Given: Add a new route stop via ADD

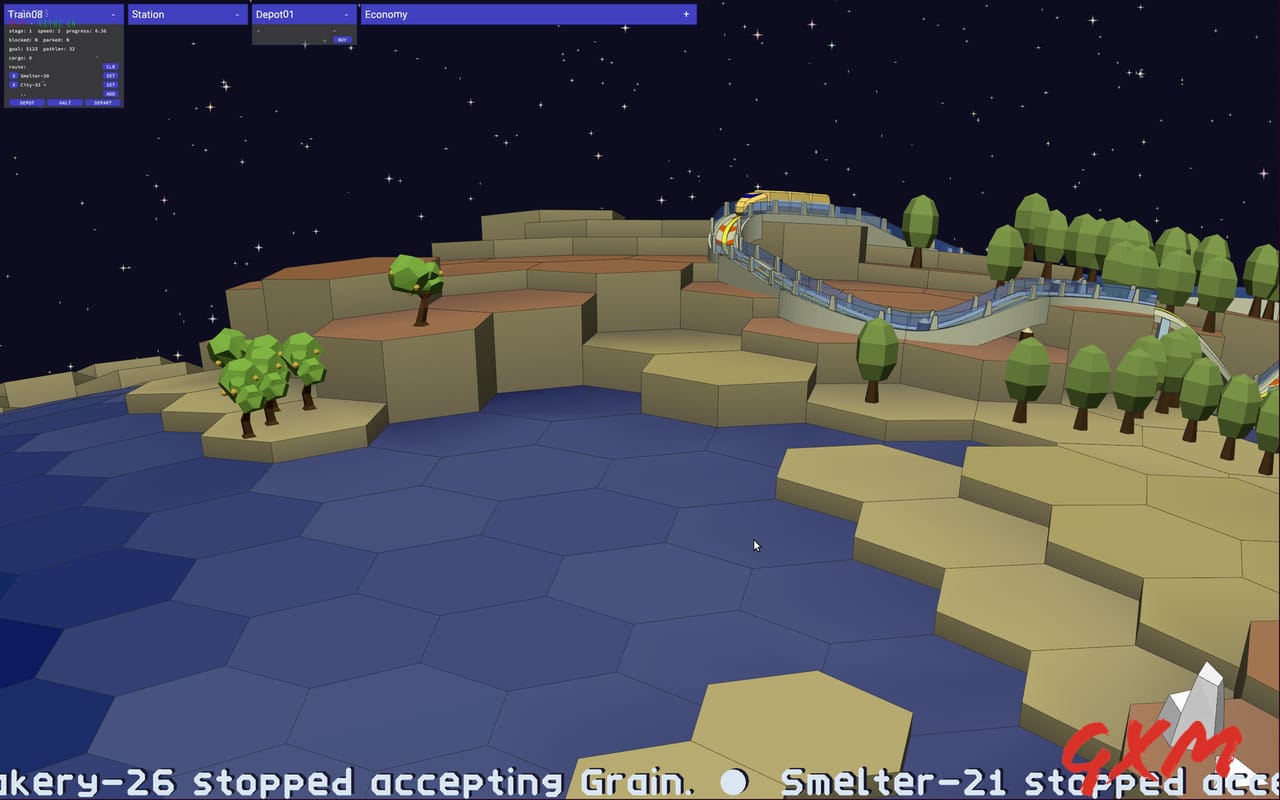Looking at the screenshot, I should pos(111,93).
